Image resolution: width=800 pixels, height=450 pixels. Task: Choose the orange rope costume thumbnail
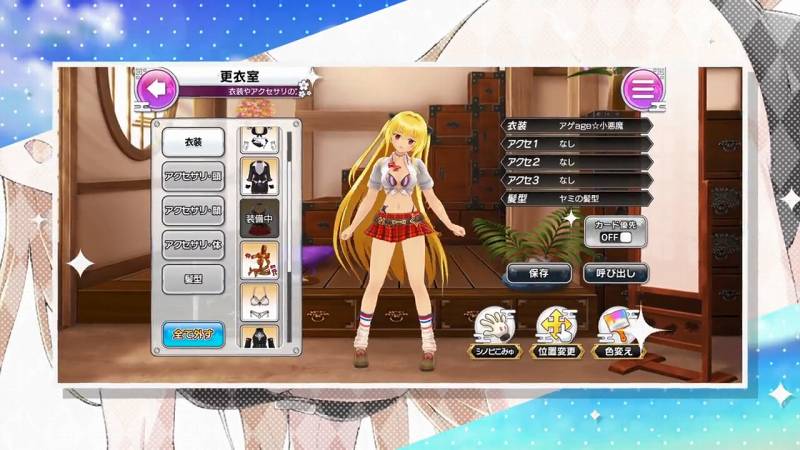[258, 257]
